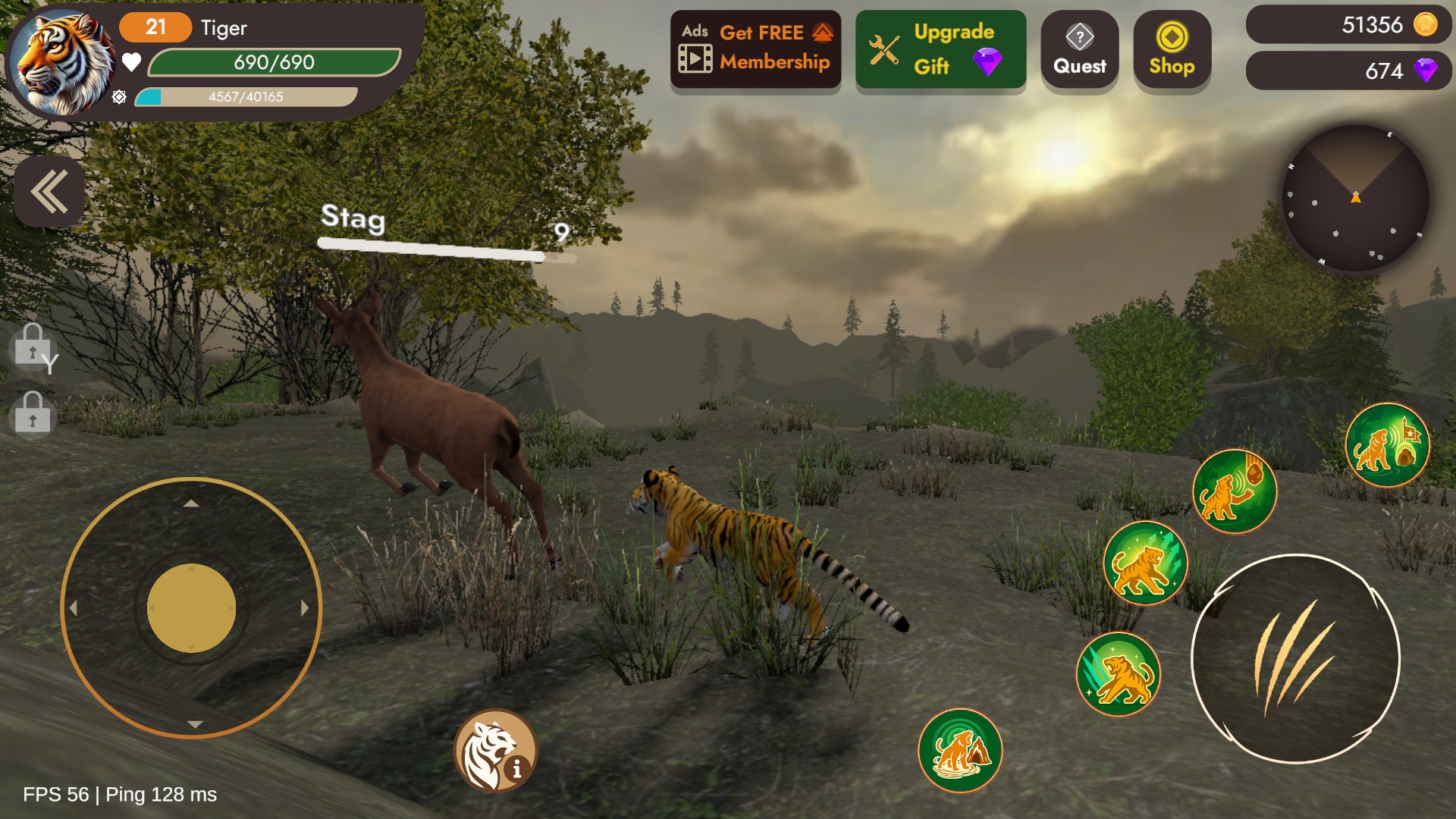Tap the gold coin balance
This screenshot has width=1456, height=819.
[1348, 25]
